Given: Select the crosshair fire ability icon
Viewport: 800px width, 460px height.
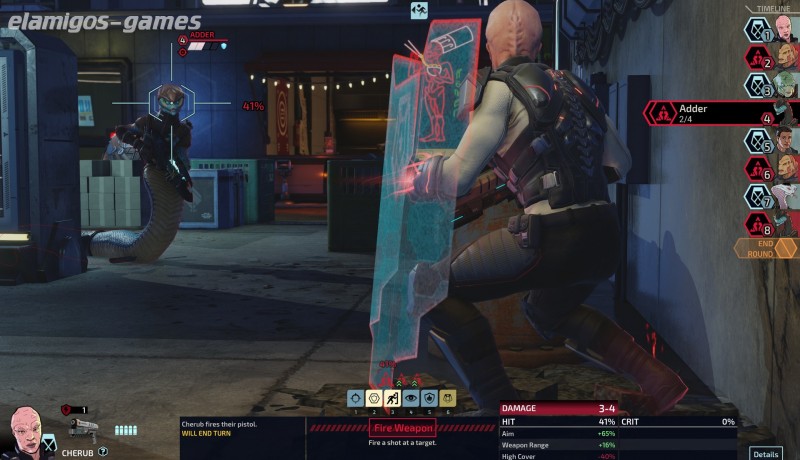Looking at the screenshot, I should pyautogui.click(x=356, y=398).
